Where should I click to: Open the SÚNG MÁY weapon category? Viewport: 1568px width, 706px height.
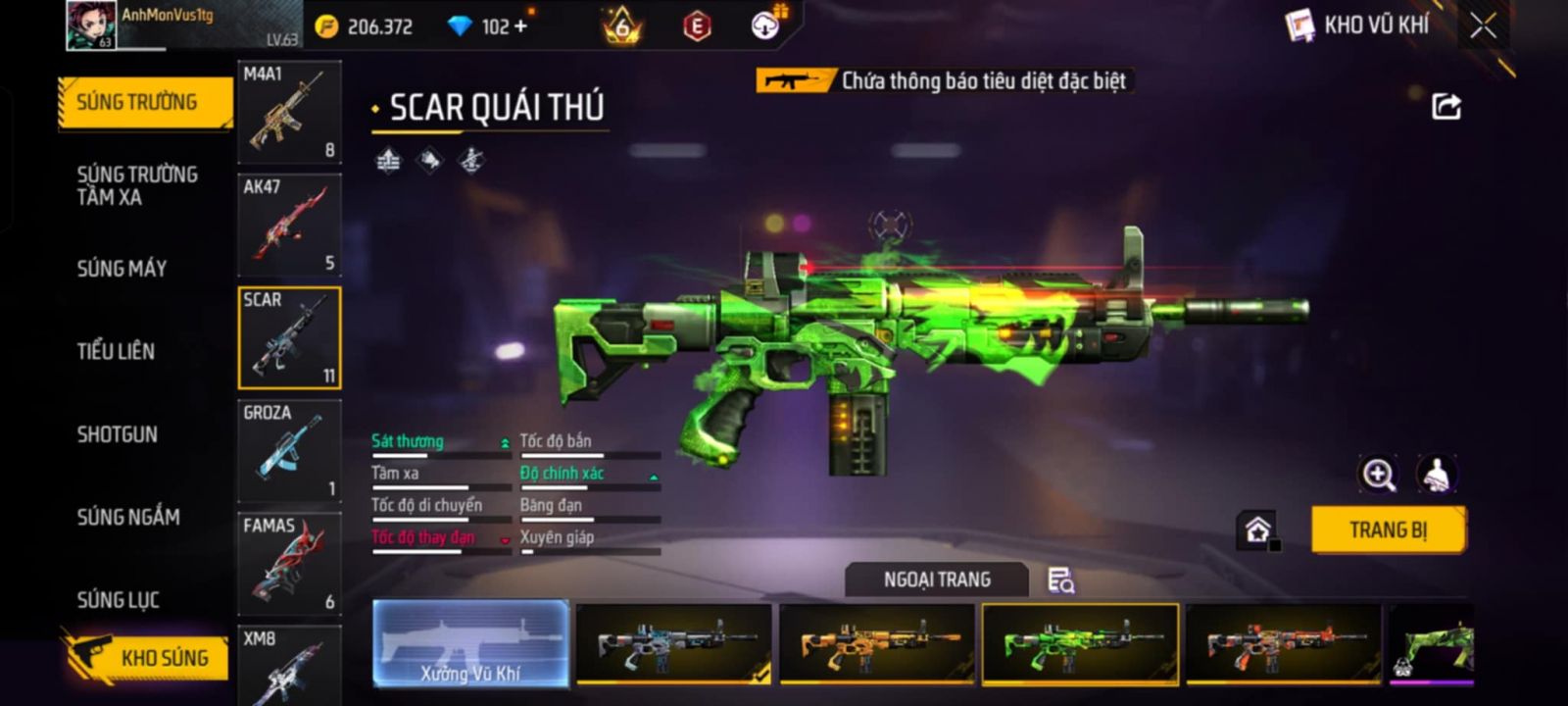click(122, 268)
